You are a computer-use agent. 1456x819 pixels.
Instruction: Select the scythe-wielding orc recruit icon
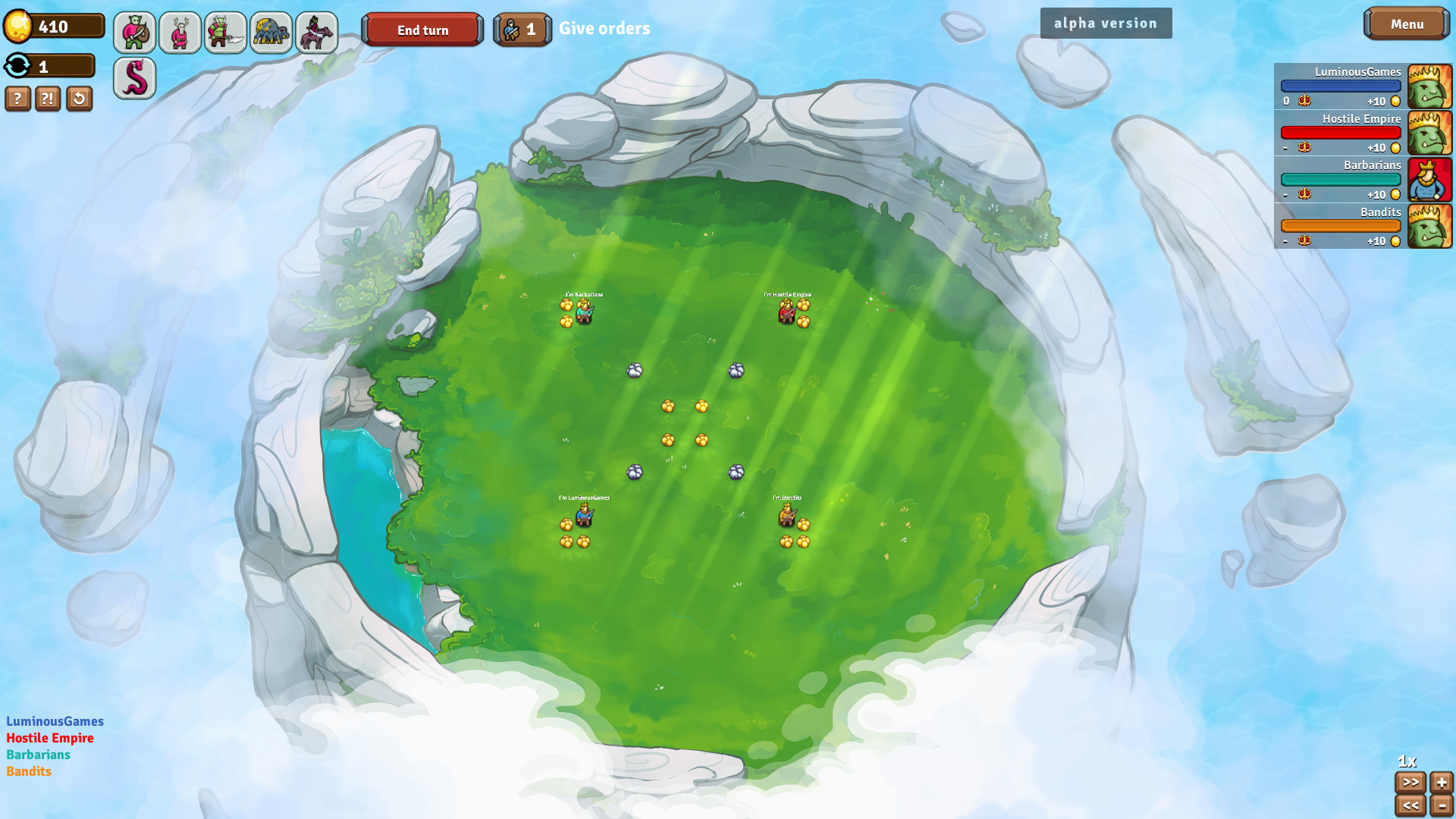pos(224,32)
